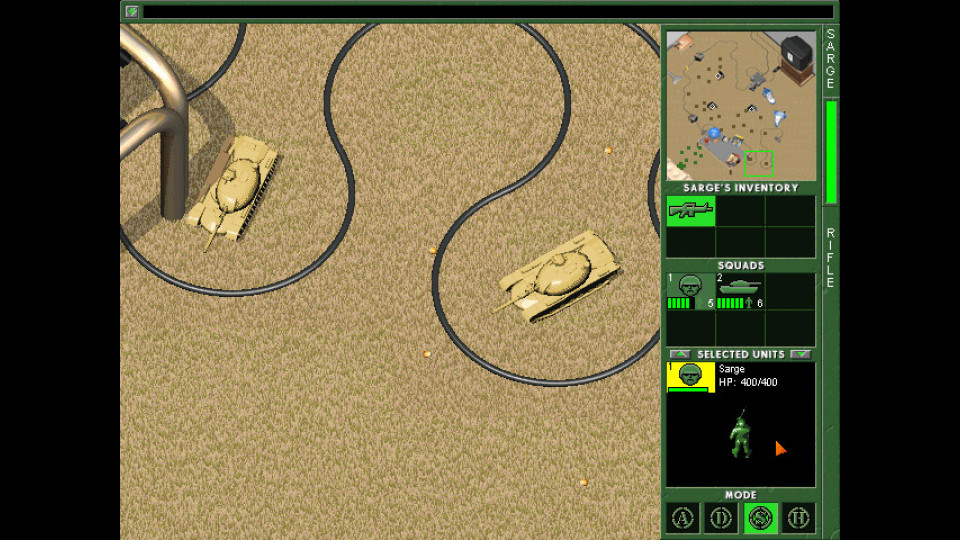This screenshot has height=540, width=960.
Task: Open the top-left corner menu icon
Action: pos(132,12)
